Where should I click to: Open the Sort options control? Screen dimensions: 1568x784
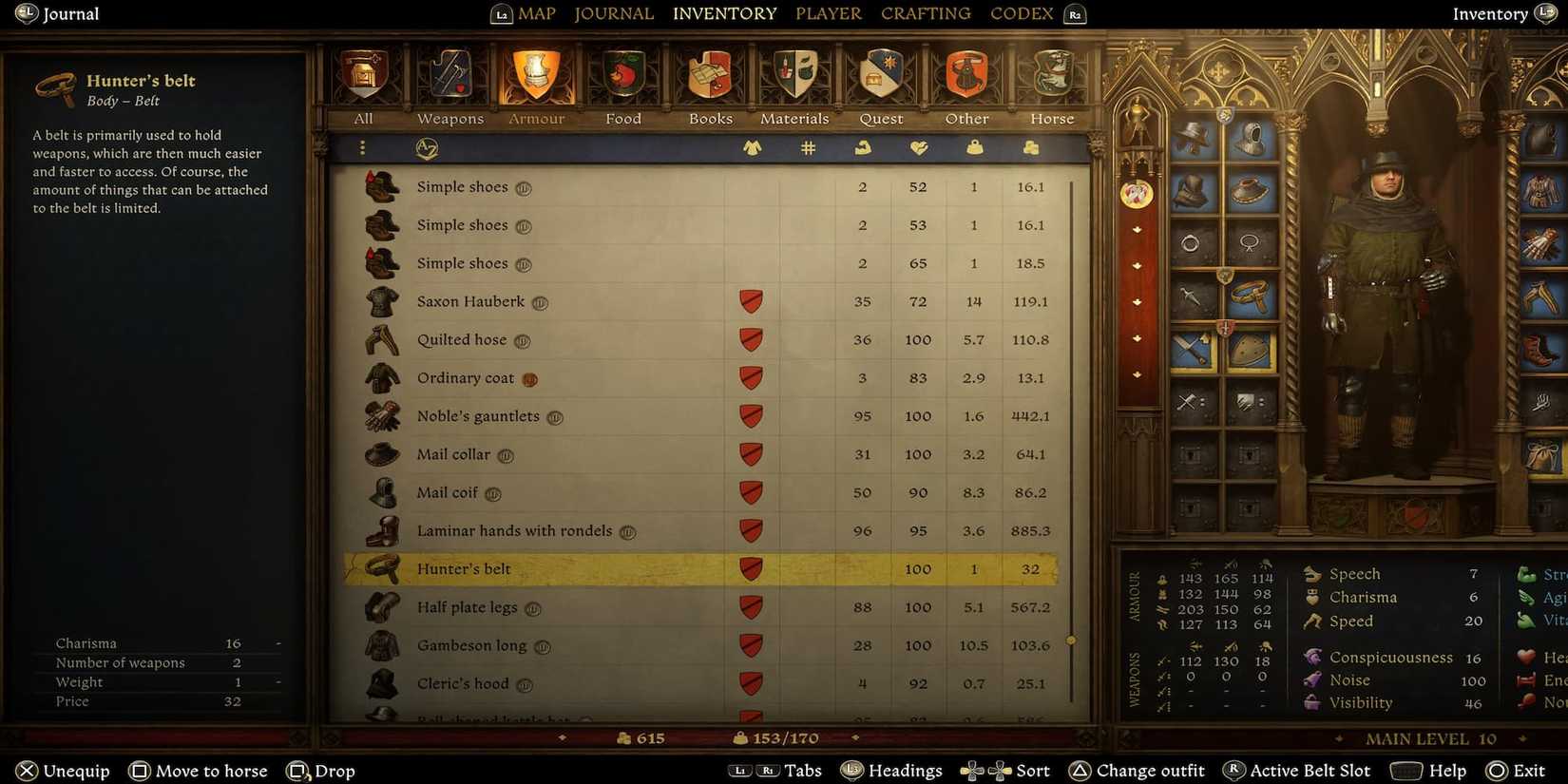click(1004, 770)
